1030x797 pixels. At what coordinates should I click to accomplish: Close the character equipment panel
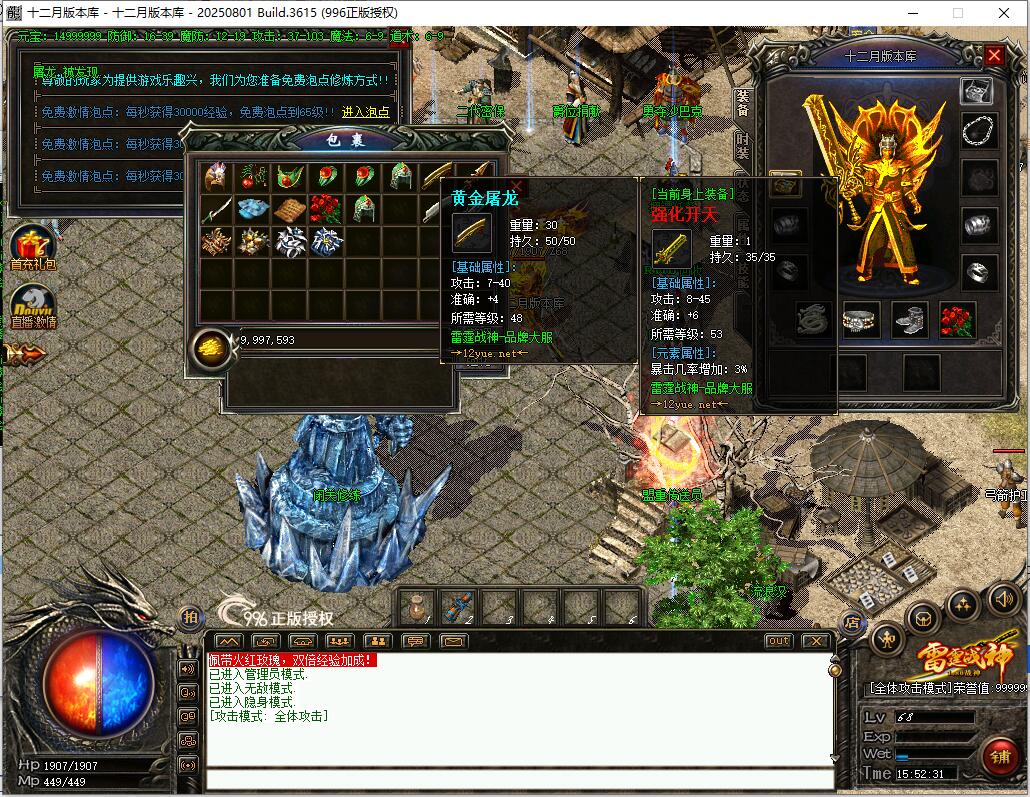tap(994, 56)
